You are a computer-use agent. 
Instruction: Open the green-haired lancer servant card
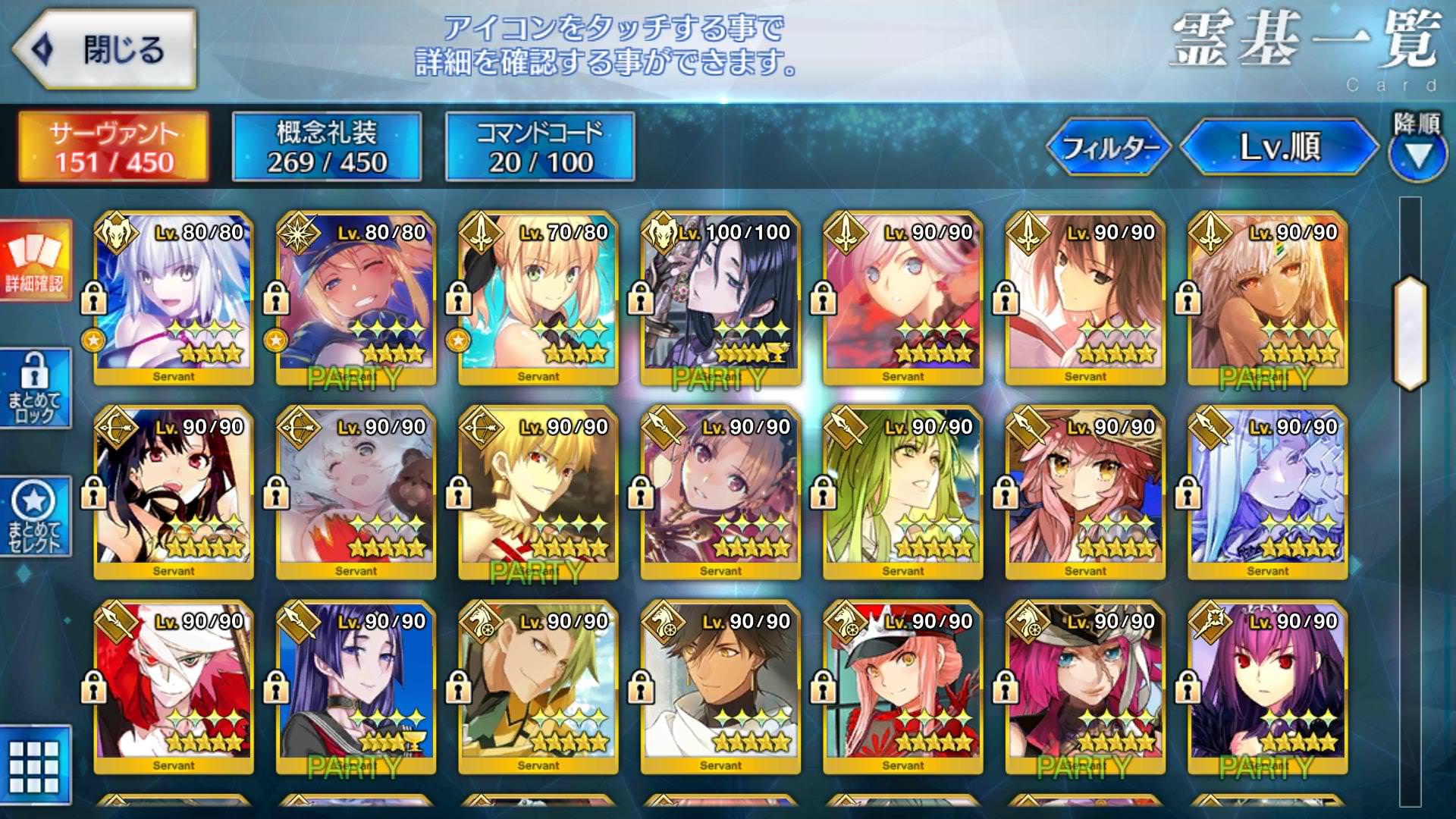click(x=902, y=493)
